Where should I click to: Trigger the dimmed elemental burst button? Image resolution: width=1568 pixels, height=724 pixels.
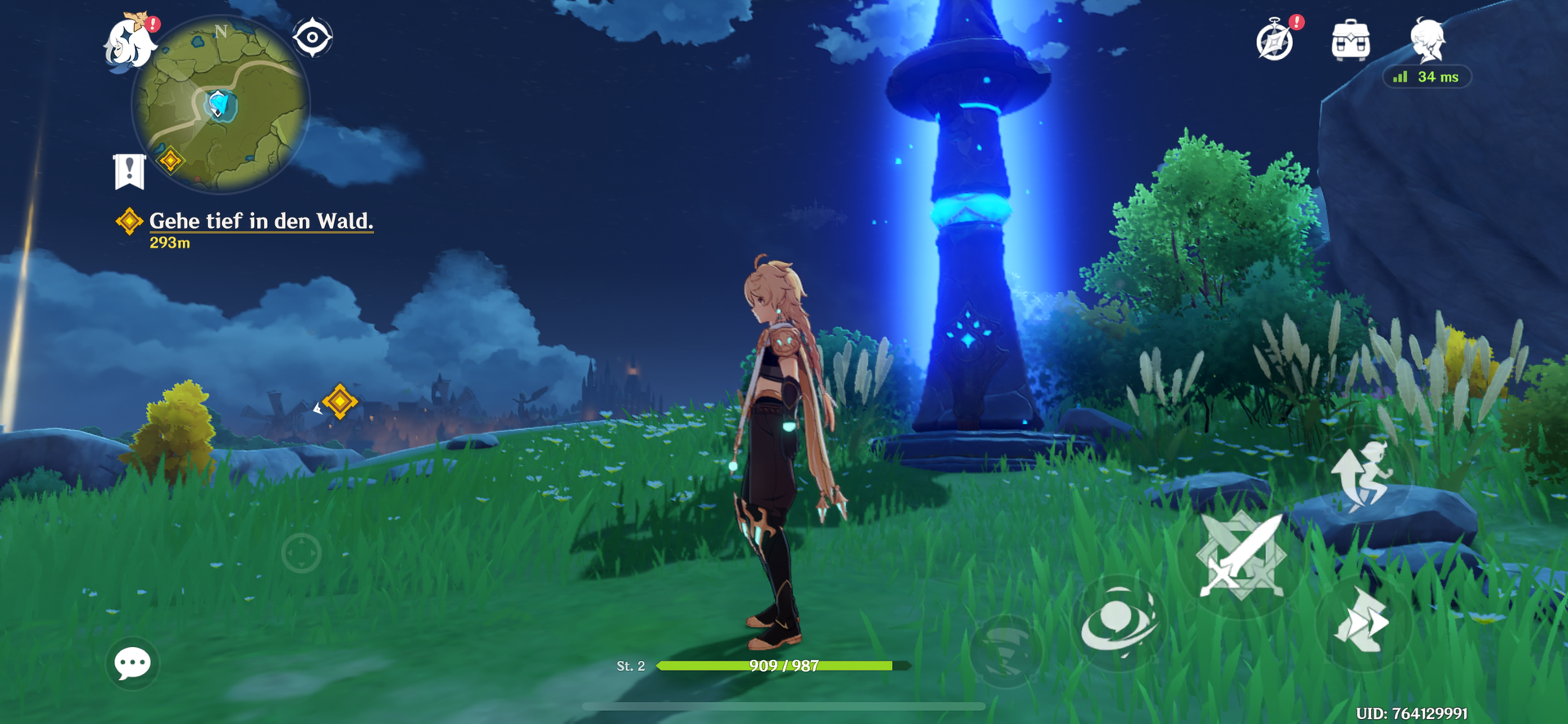pos(1007,650)
